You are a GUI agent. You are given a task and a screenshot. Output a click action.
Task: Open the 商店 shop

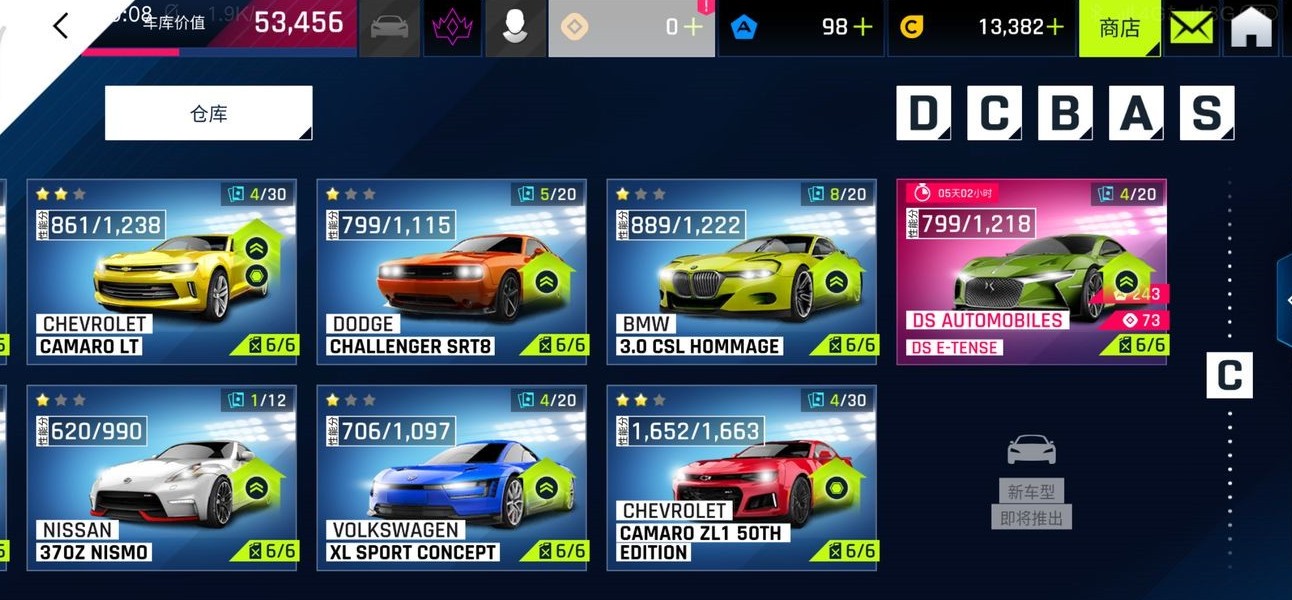[1119, 28]
